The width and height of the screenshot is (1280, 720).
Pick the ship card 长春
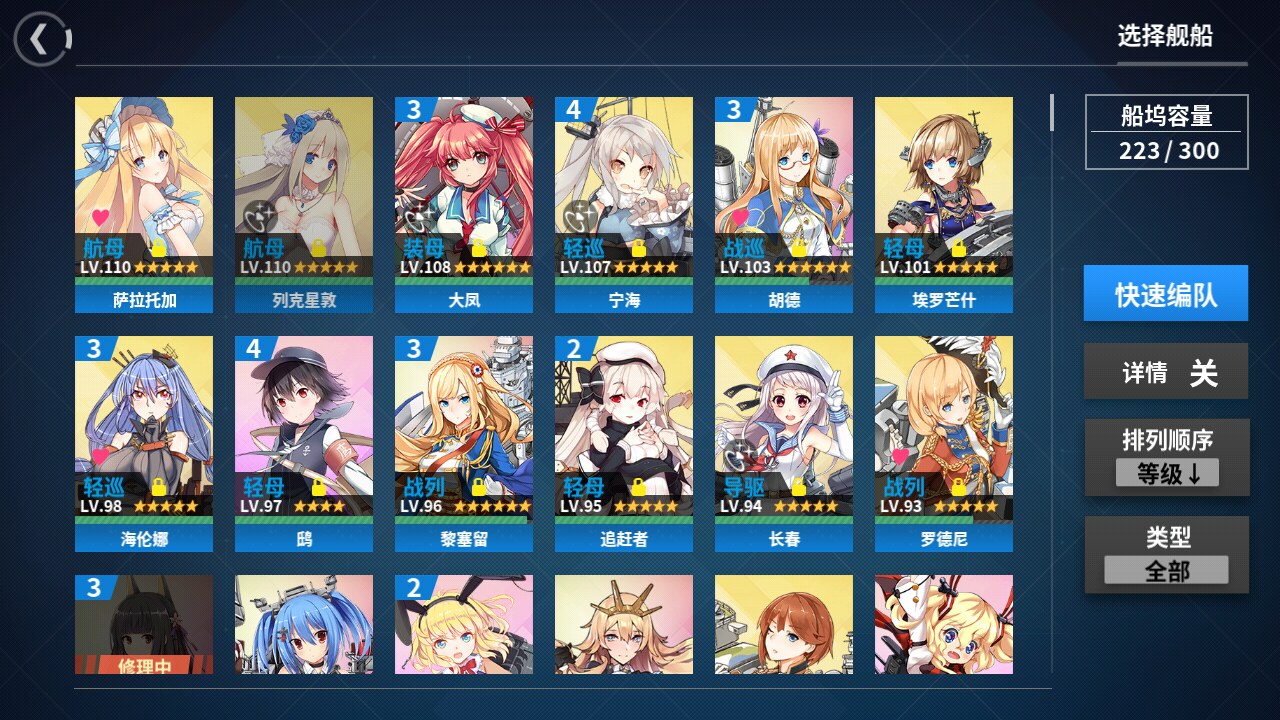click(x=784, y=443)
